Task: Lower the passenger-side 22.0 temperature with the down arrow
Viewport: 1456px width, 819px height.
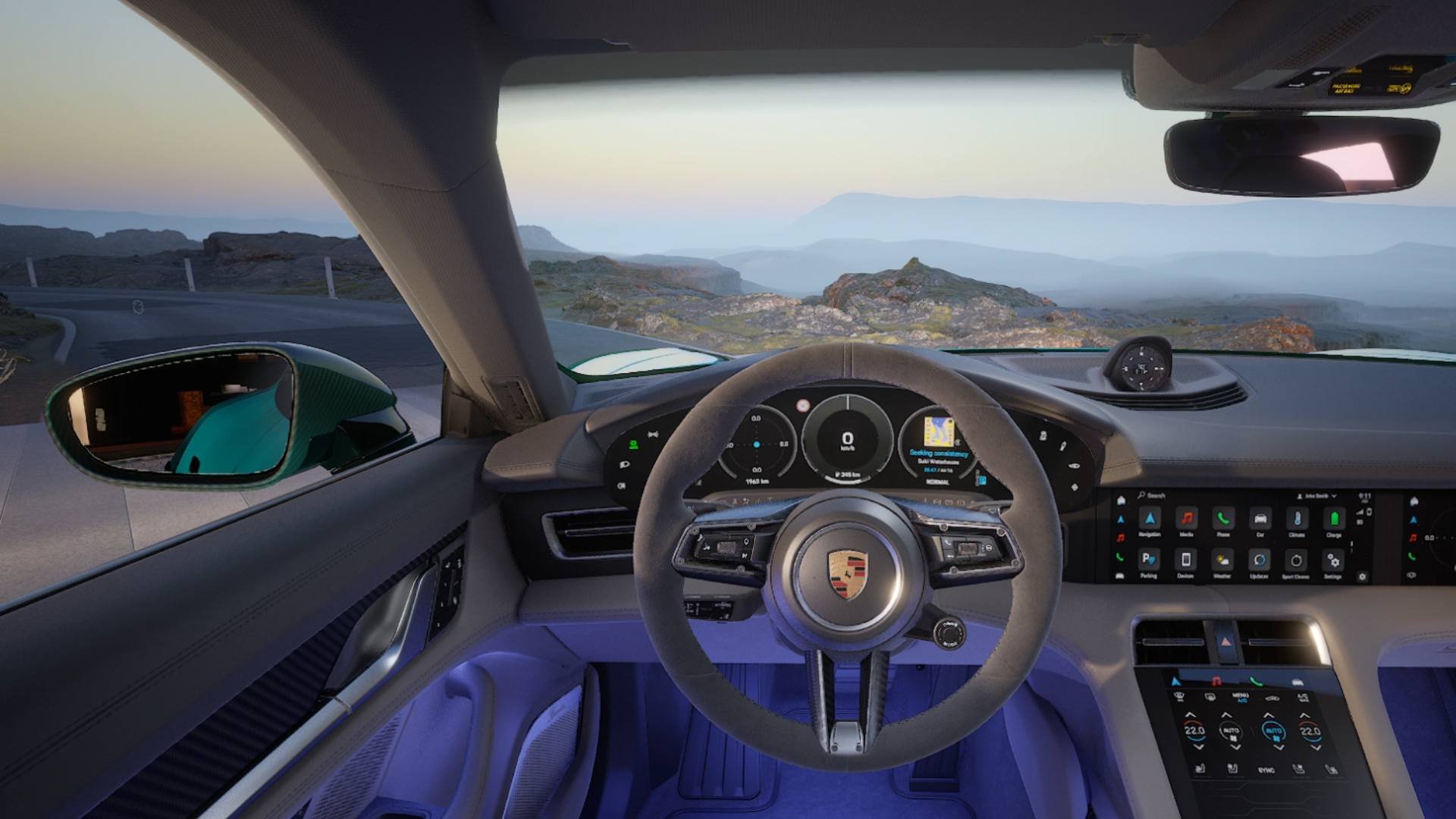Action: pyautogui.click(x=1316, y=748)
